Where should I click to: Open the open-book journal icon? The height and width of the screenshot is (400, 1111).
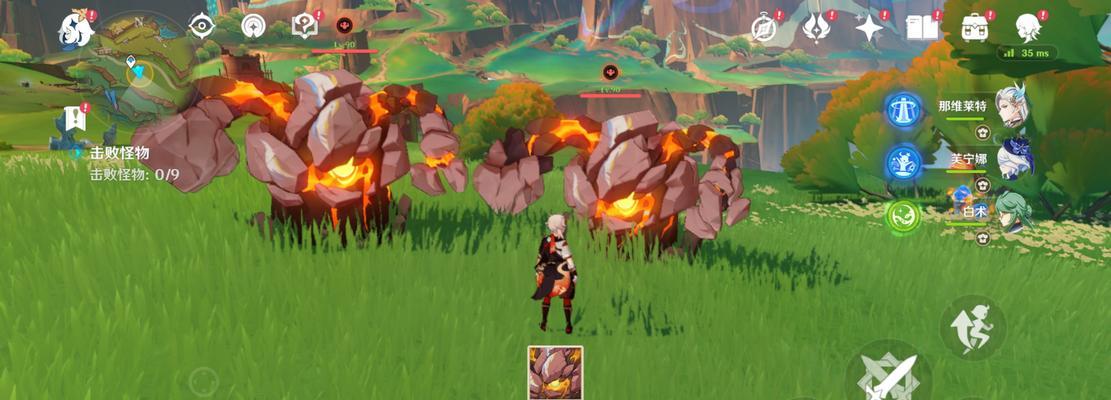[x=921, y=28]
